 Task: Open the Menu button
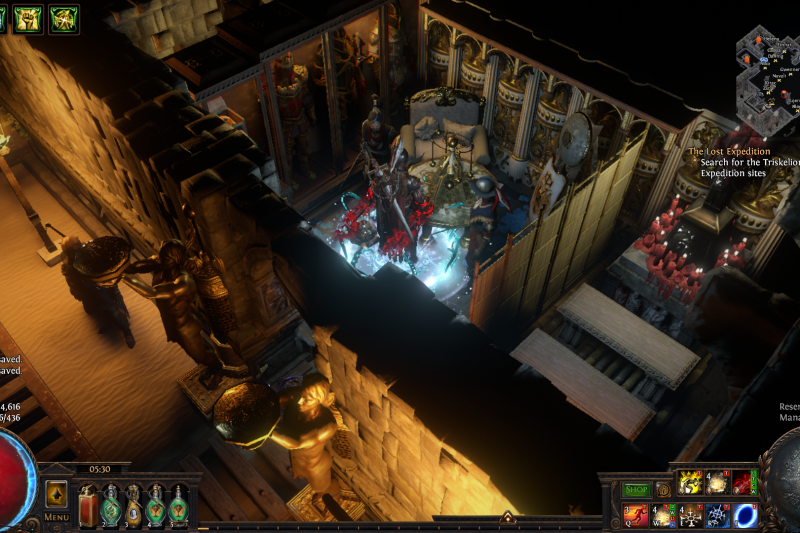click(x=56, y=517)
